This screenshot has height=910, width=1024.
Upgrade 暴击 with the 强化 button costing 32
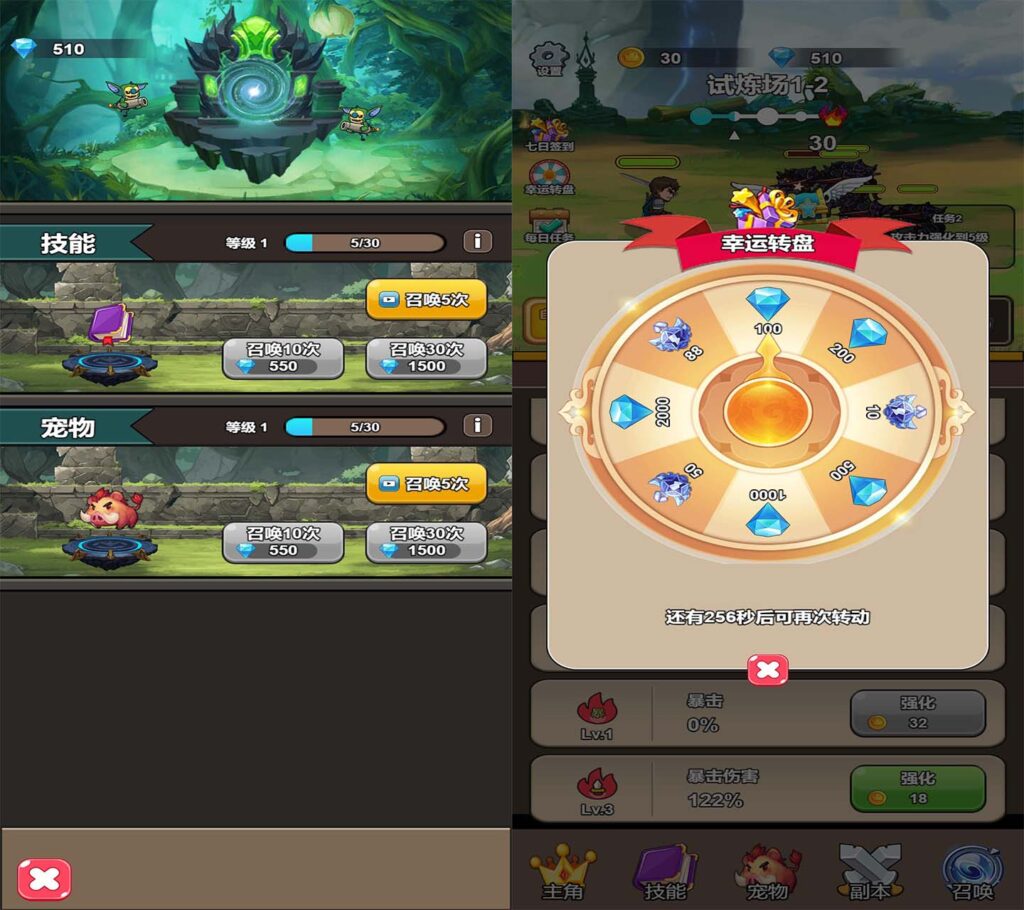click(917, 712)
